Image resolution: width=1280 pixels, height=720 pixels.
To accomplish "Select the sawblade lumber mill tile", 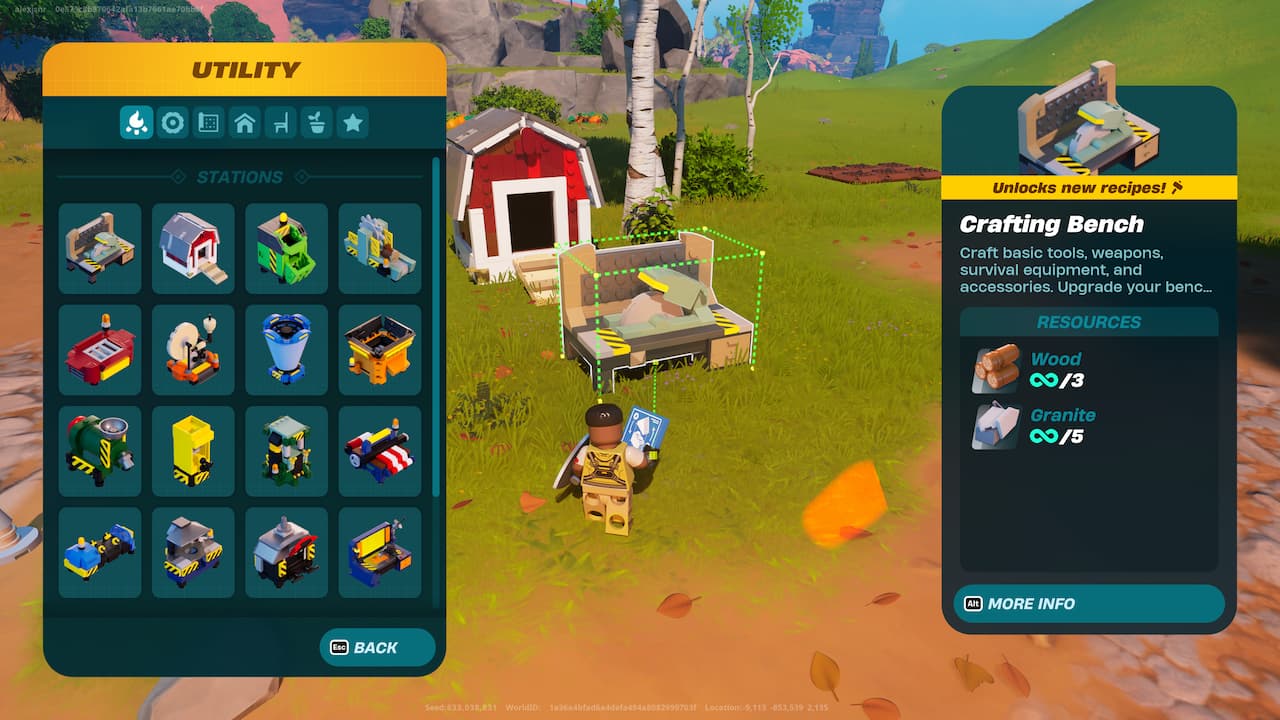I will coord(380,248).
